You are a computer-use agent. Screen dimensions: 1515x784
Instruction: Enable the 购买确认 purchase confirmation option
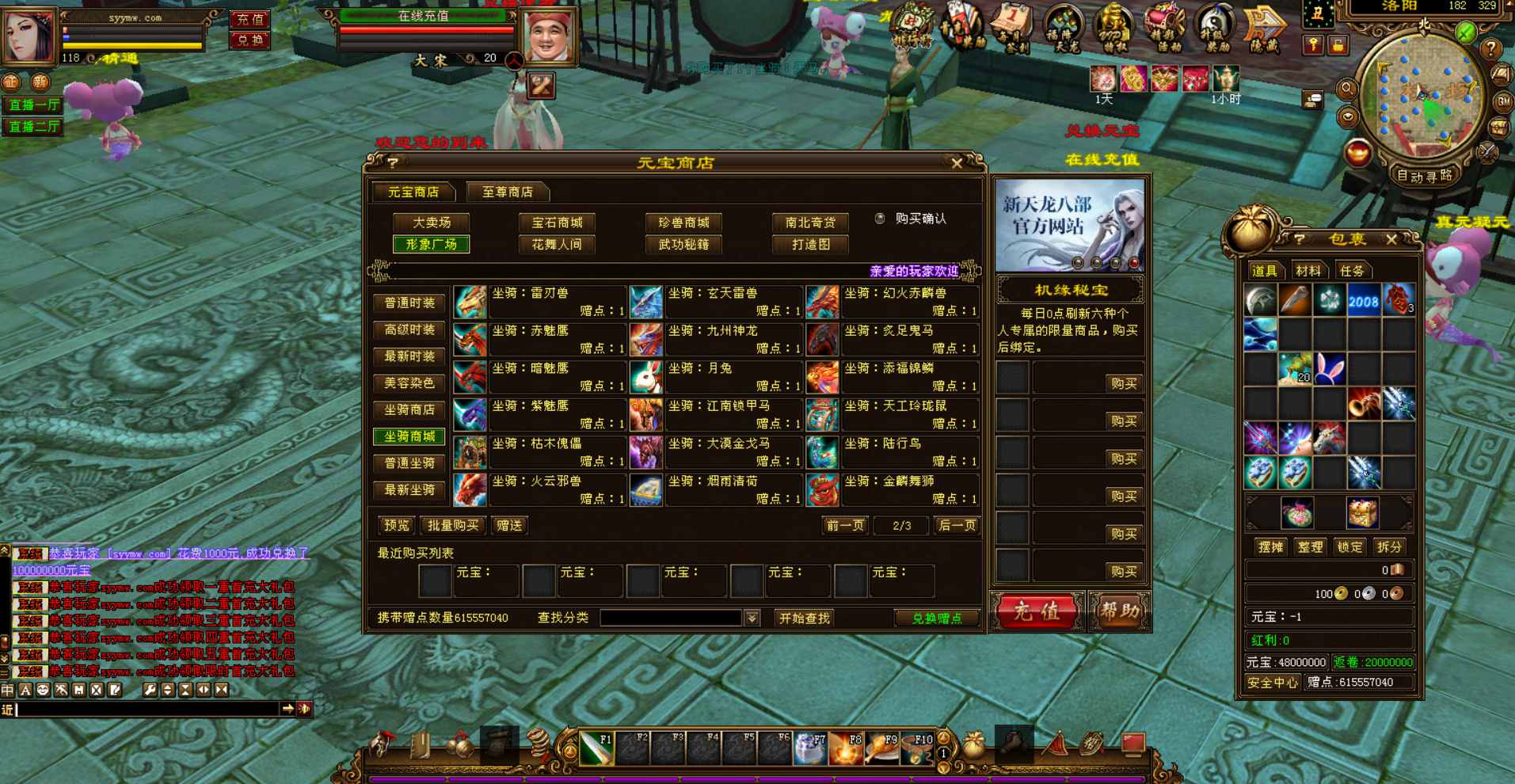[879, 219]
